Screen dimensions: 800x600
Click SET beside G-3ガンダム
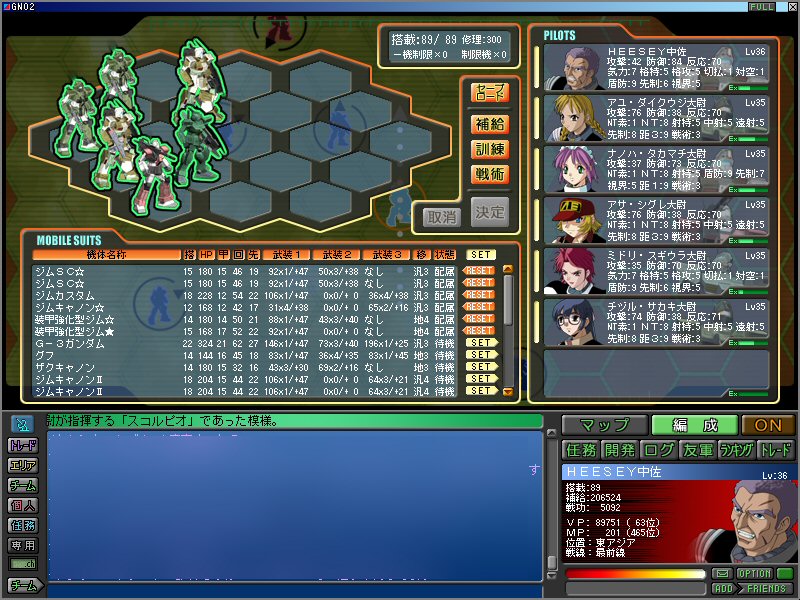482,343
